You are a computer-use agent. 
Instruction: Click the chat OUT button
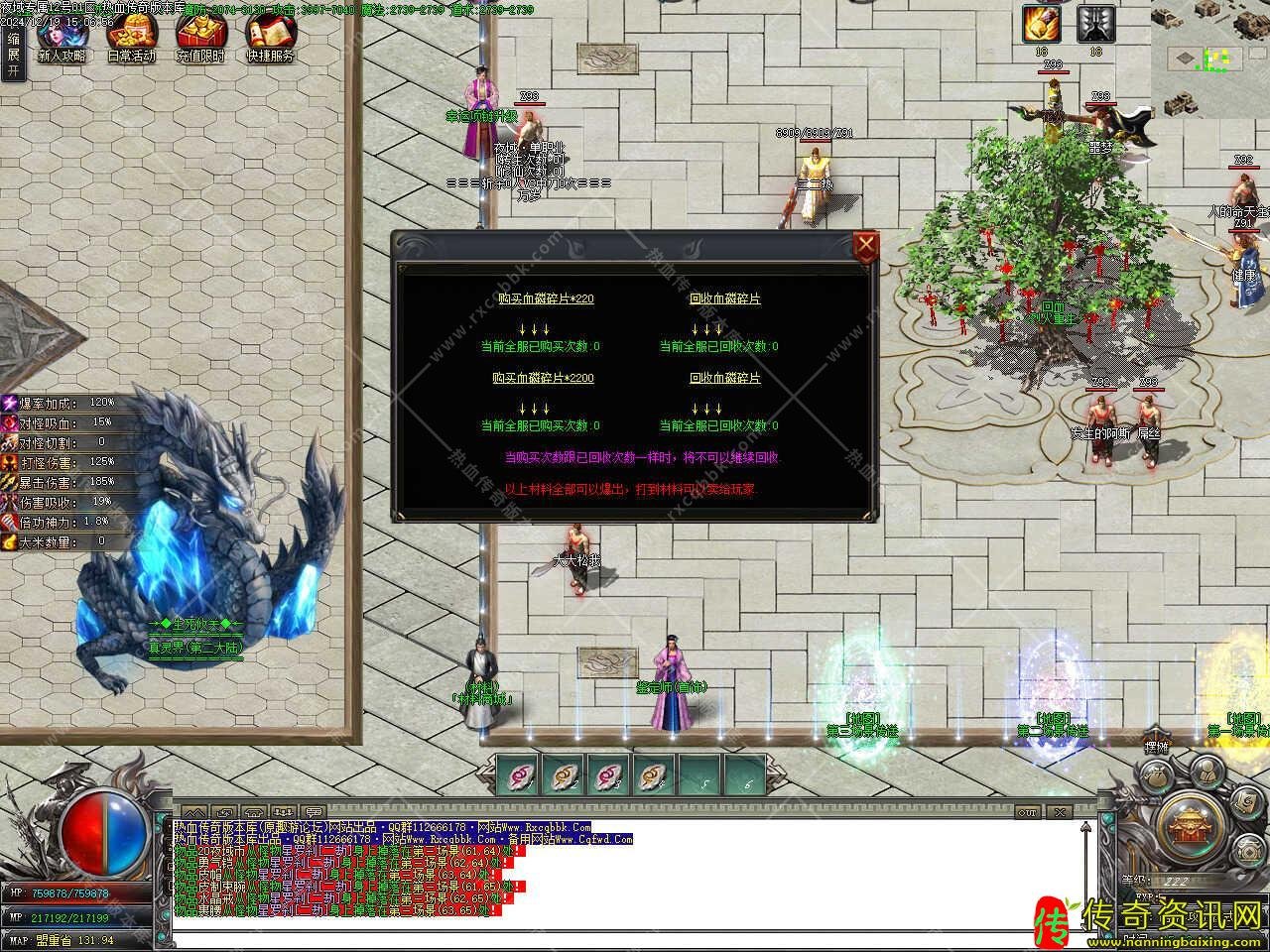point(1029,813)
